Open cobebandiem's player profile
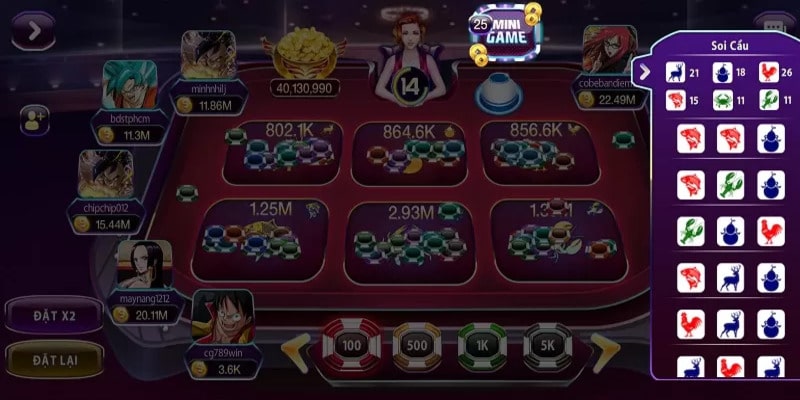 pyautogui.click(x=609, y=51)
